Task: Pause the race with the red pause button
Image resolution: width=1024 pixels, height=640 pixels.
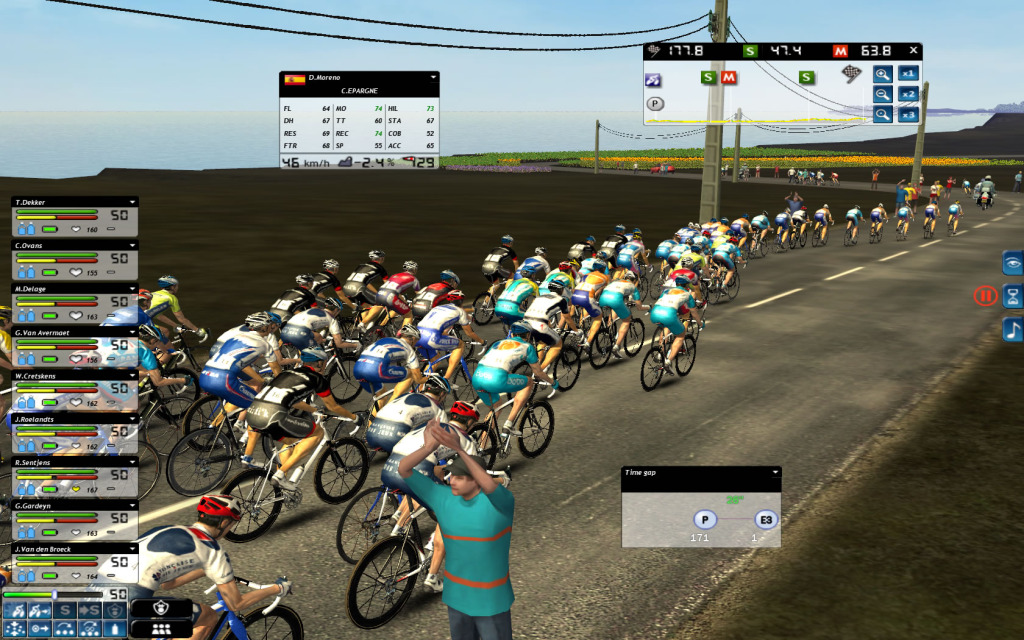Action: [x=985, y=296]
